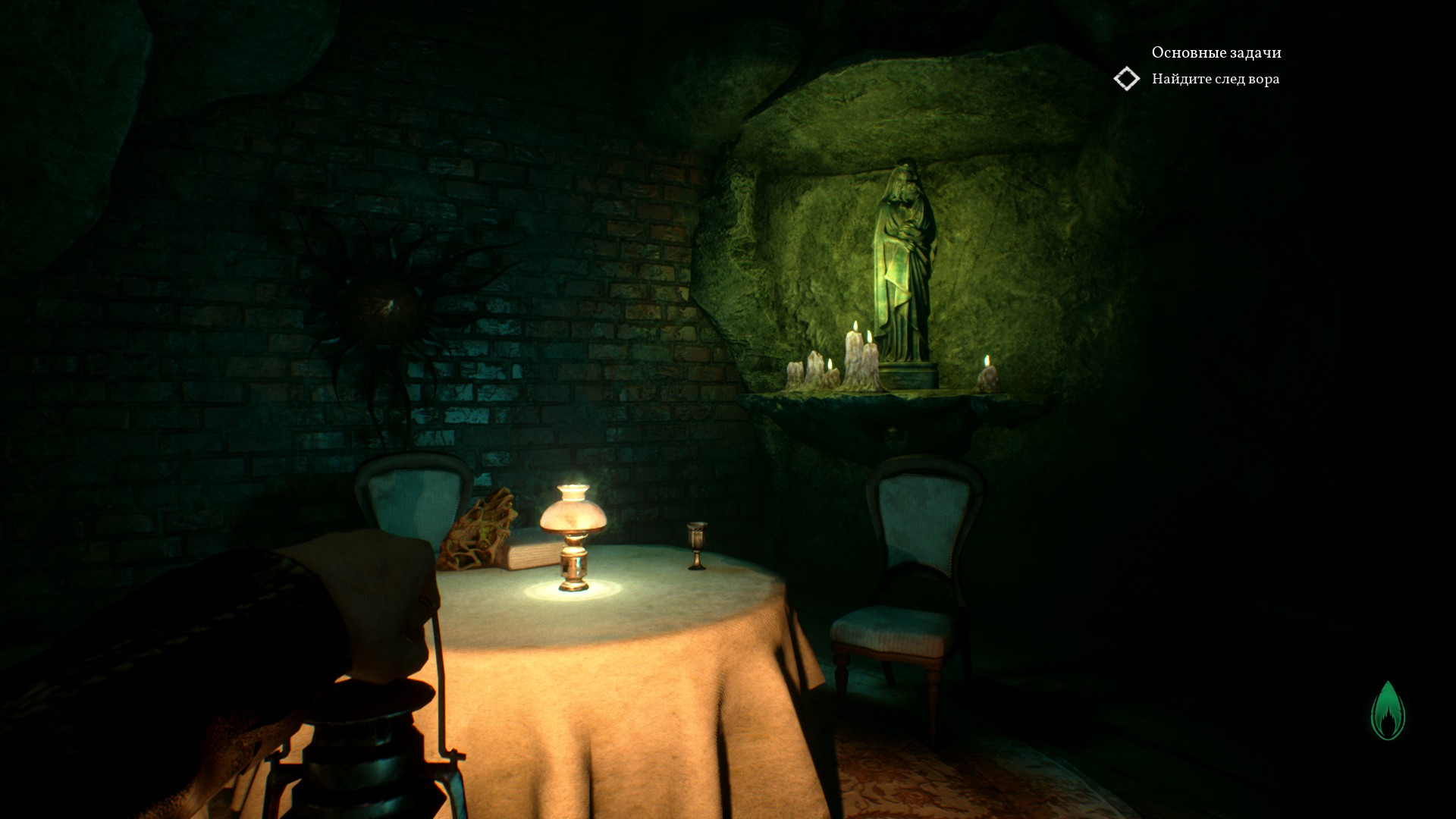
Task: Click the green flame status icon
Action: point(1388,711)
